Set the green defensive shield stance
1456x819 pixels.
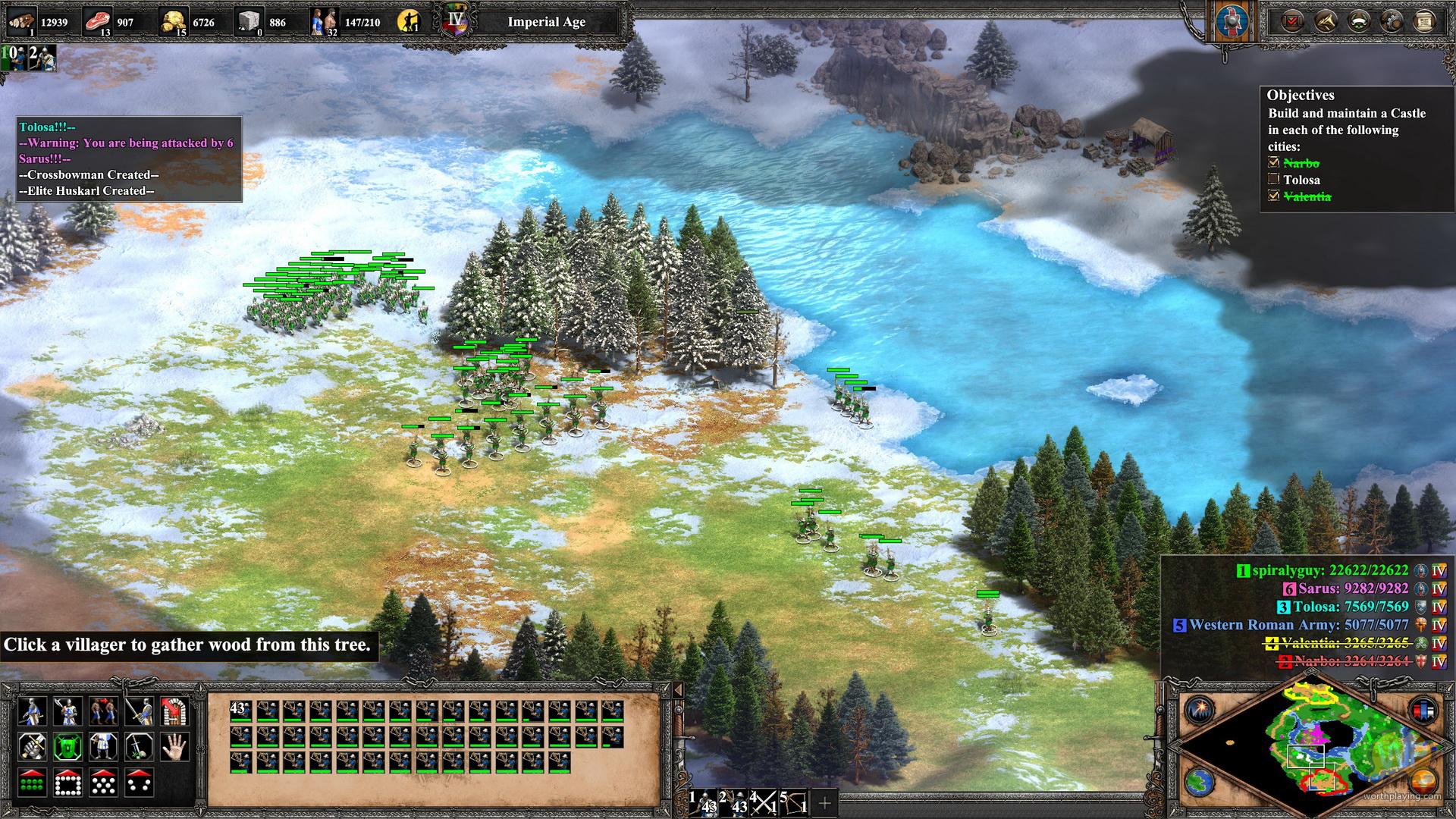pos(67,747)
